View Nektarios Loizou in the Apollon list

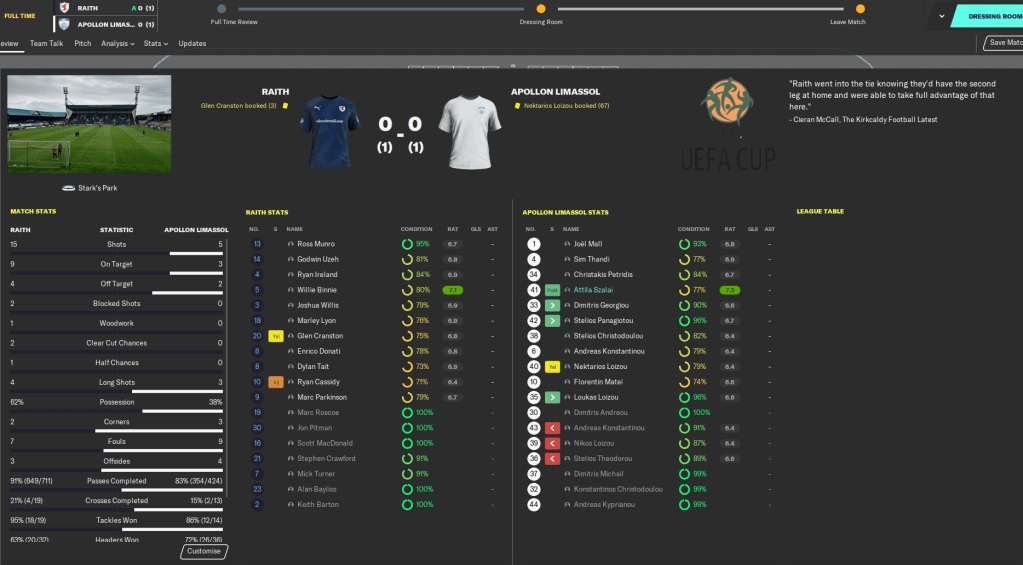(x=600, y=367)
